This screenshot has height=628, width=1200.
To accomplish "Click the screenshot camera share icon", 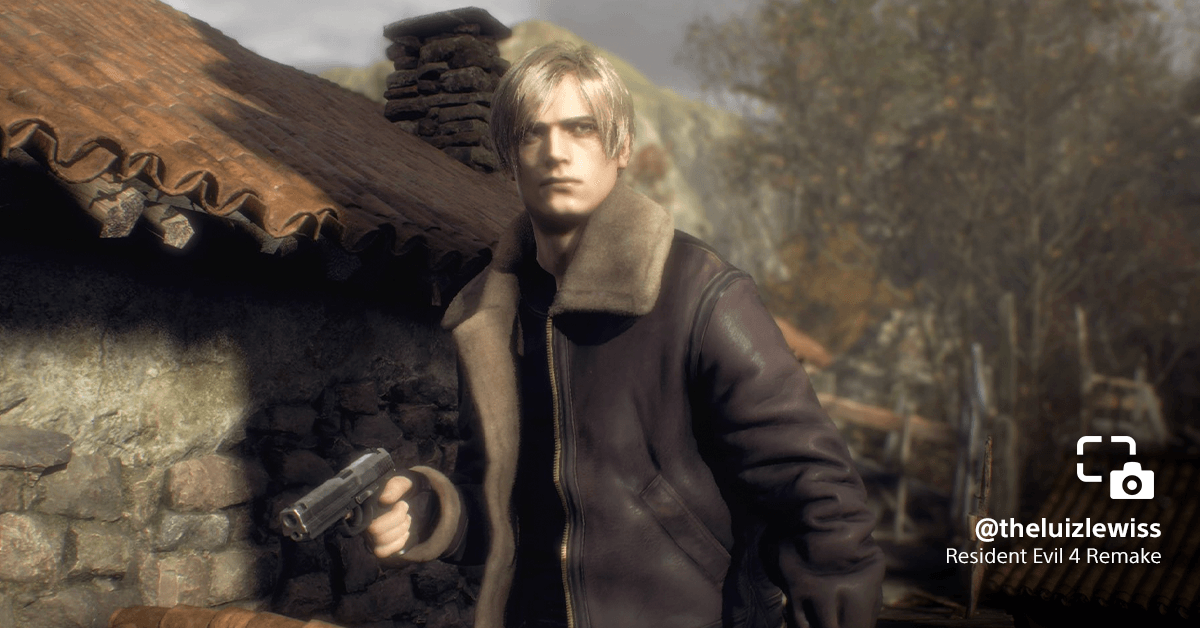I will coord(1115,468).
